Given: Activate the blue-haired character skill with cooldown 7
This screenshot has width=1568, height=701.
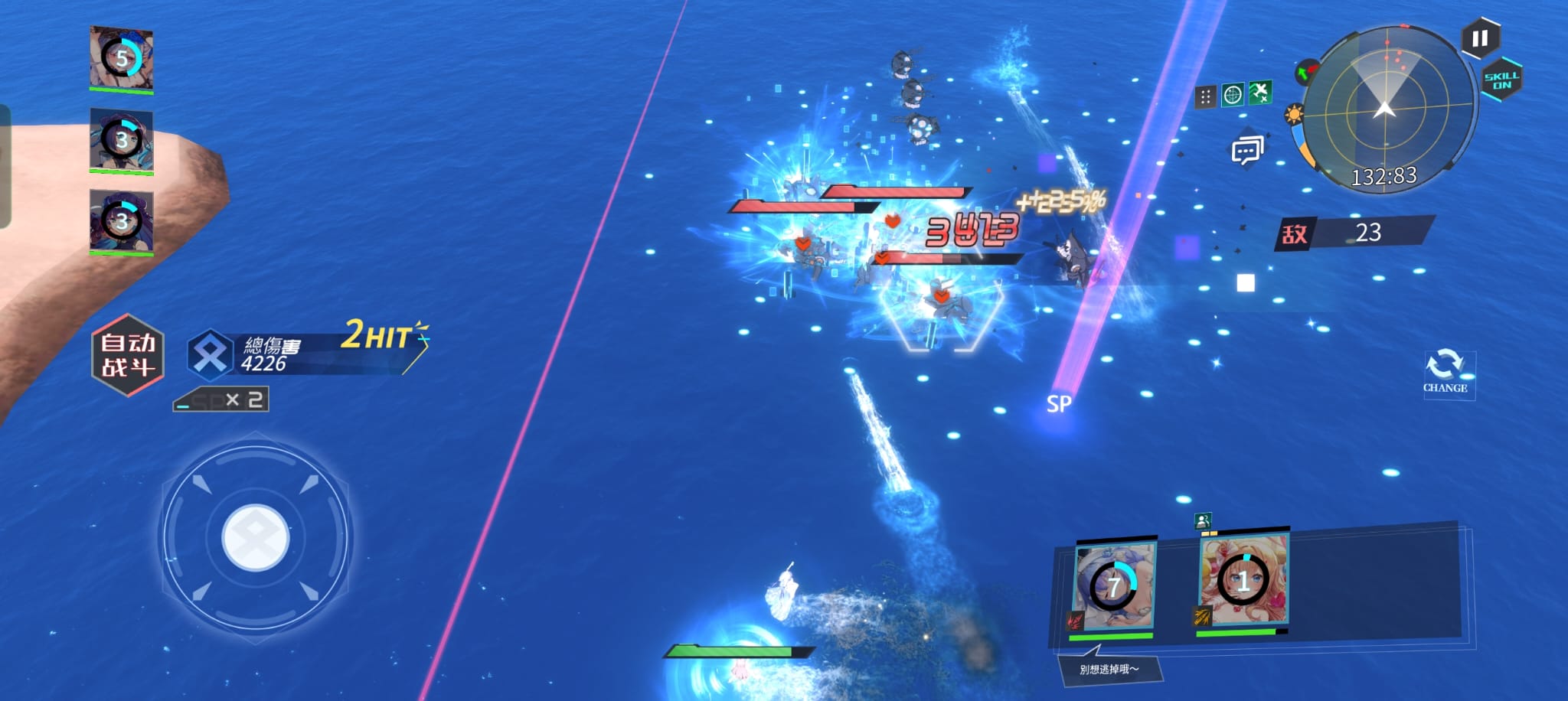Looking at the screenshot, I should point(1114,586).
